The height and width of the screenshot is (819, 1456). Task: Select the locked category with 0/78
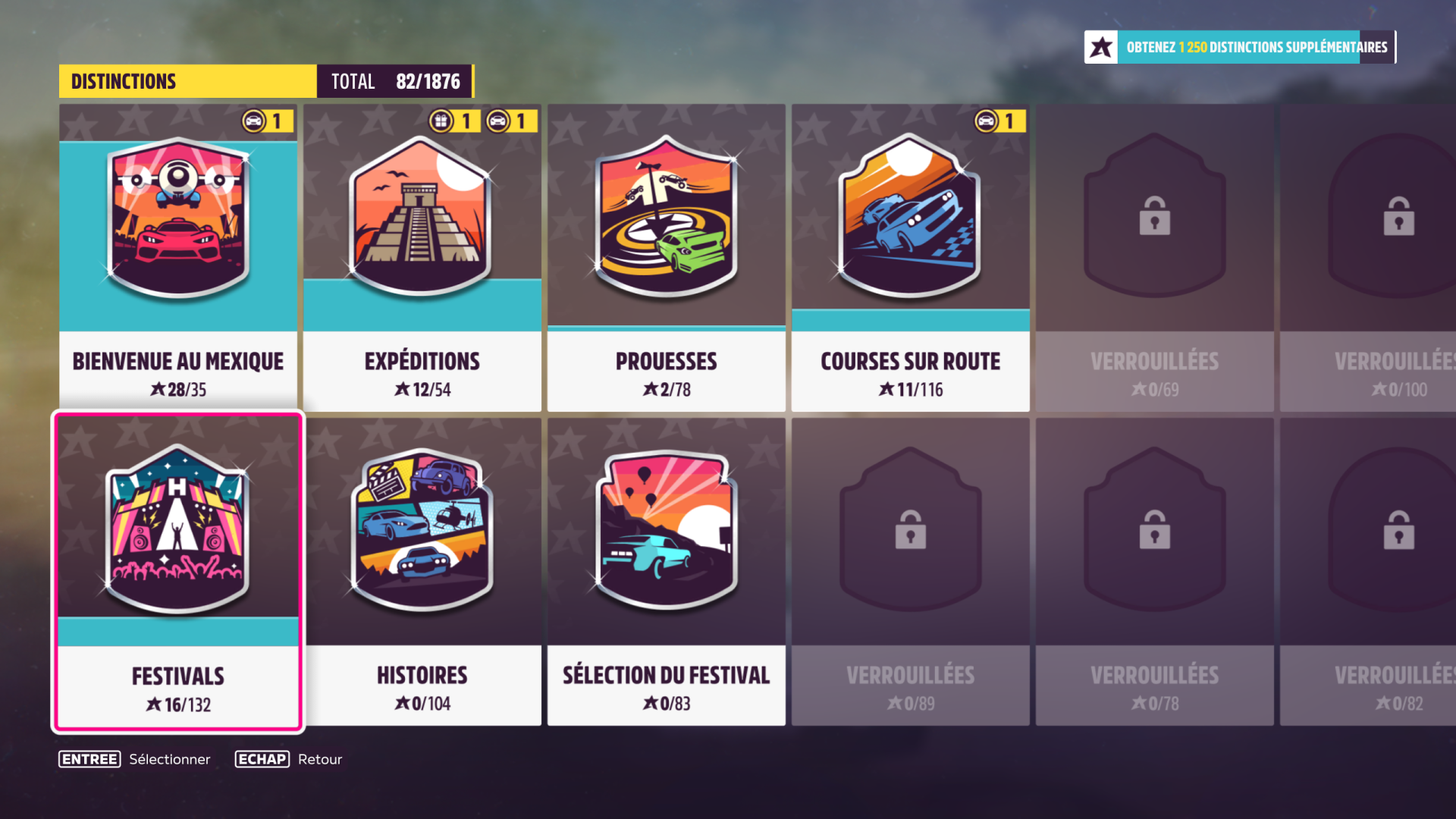[x=1155, y=573]
